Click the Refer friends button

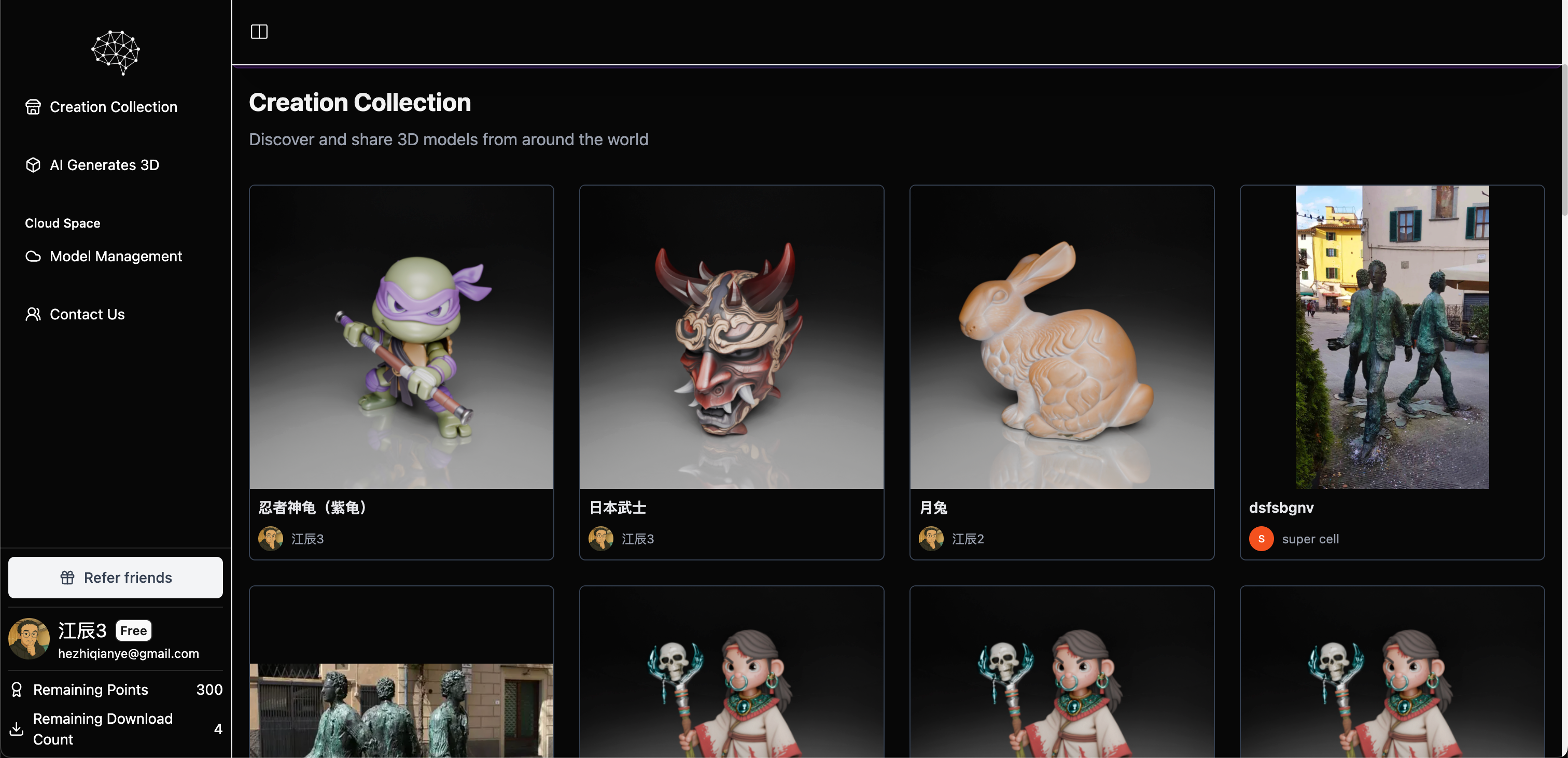tap(115, 577)
